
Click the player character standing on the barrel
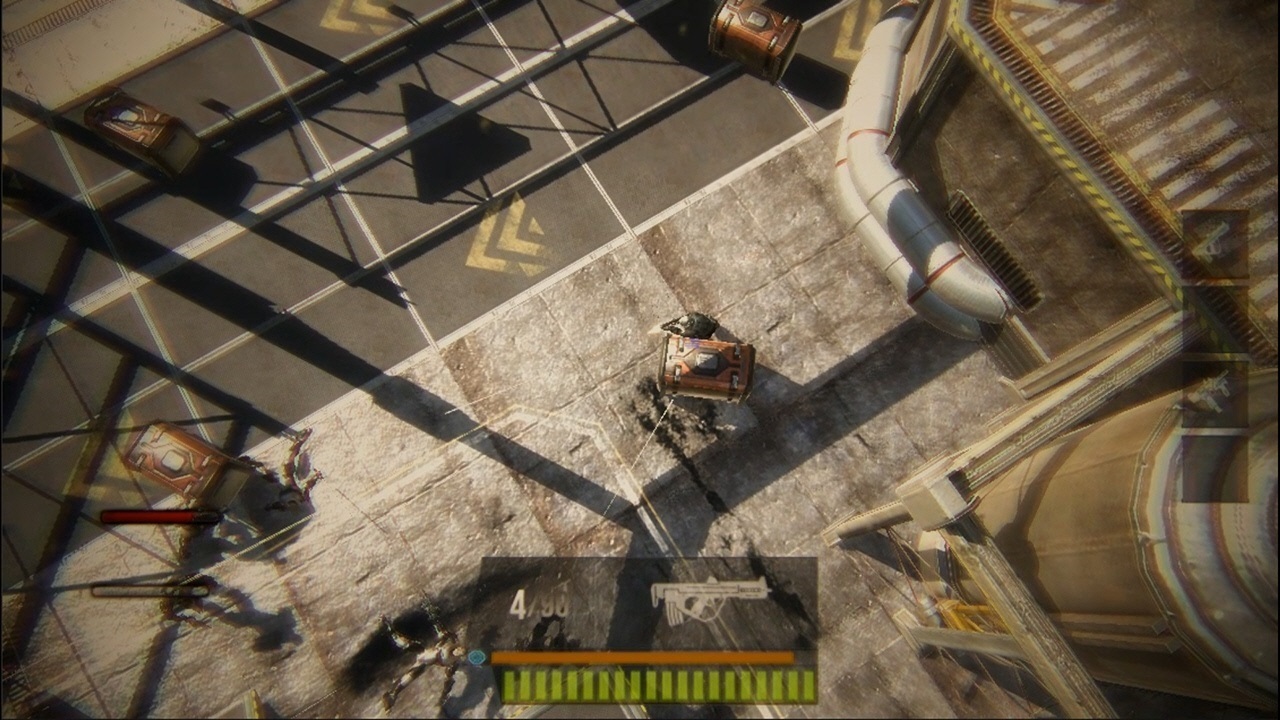[x=692, y=325]
